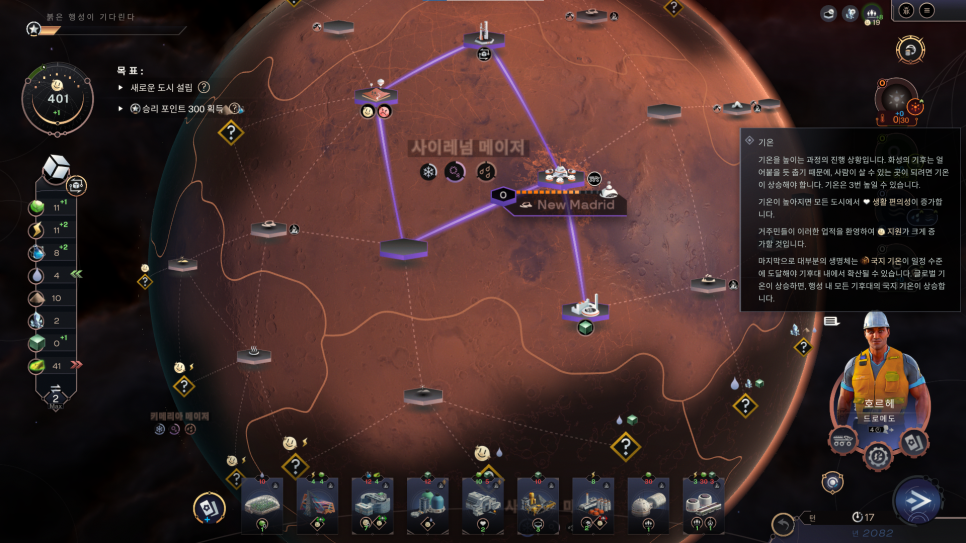Show the 401 support score dial
This screenshot has height=543, width=966.
pos(58,98)
